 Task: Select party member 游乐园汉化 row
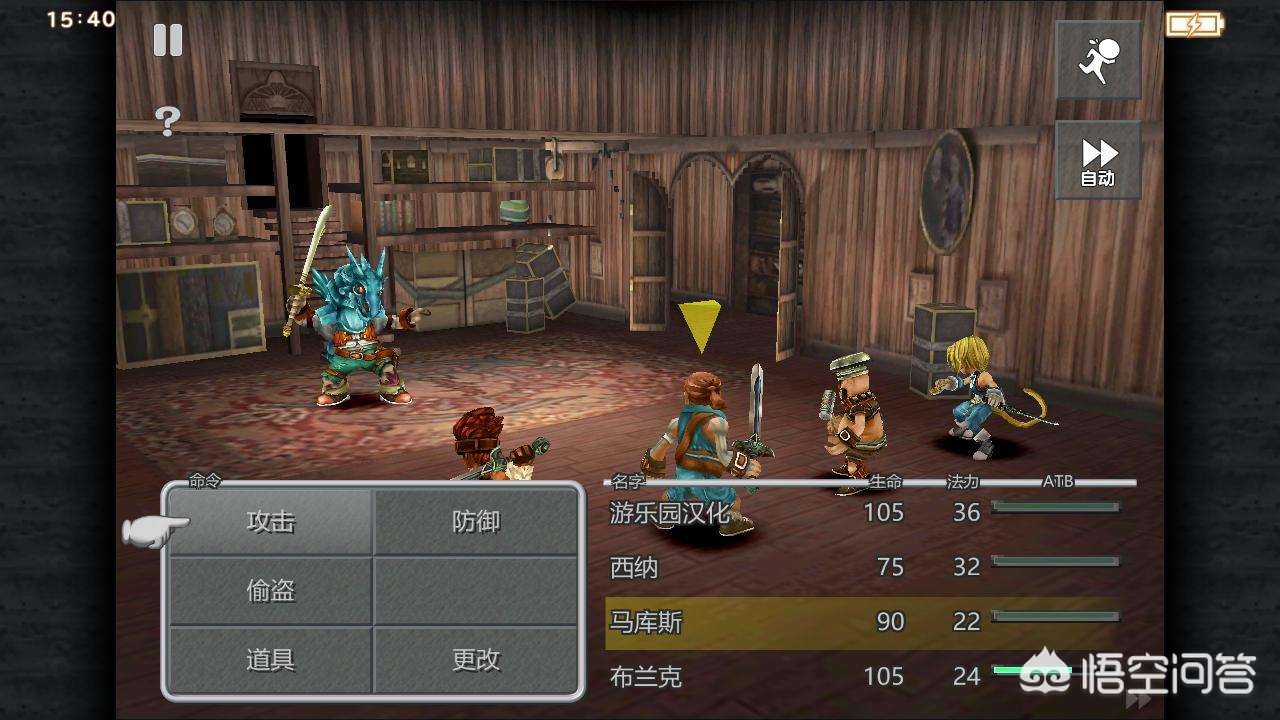pos(860,513)
